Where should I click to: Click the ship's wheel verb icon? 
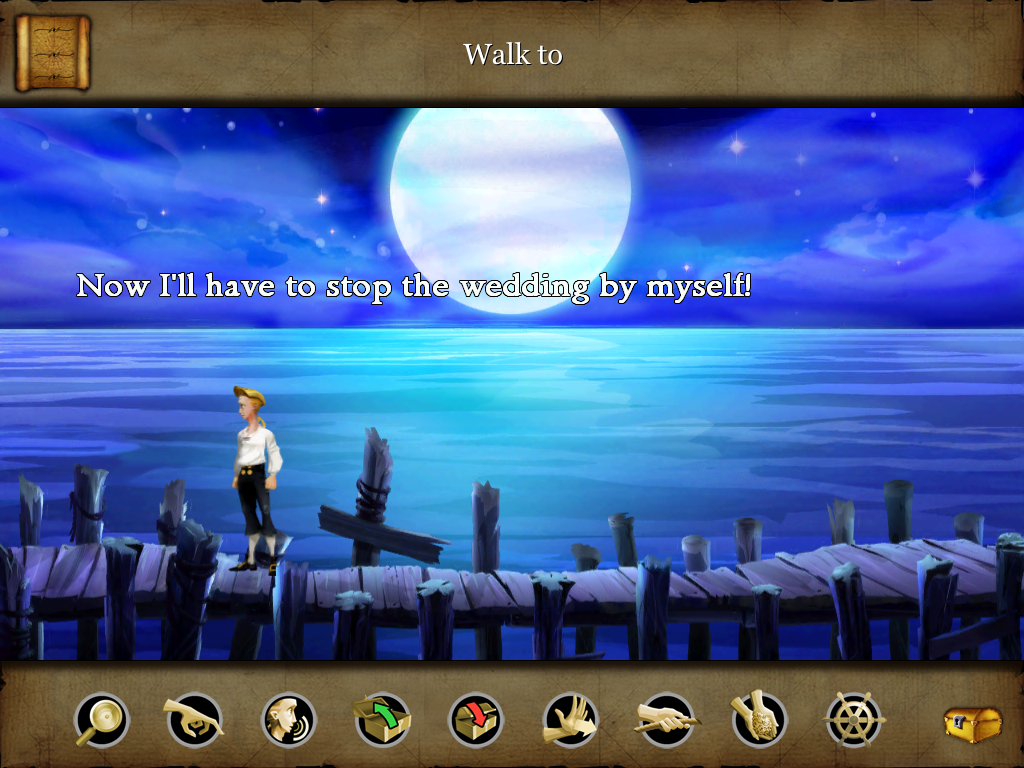[854, 719]
